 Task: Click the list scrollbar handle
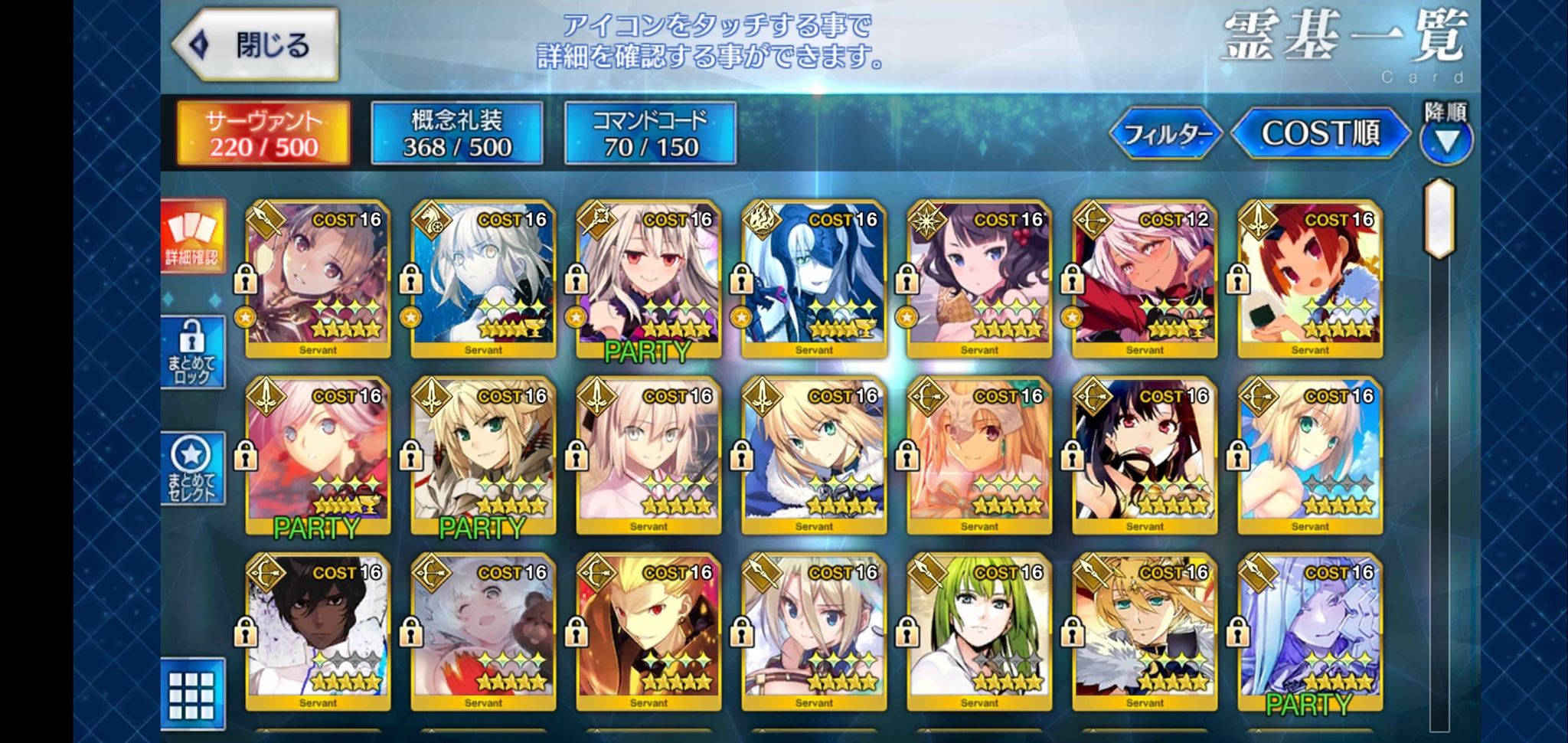[x=1439, y=218]
